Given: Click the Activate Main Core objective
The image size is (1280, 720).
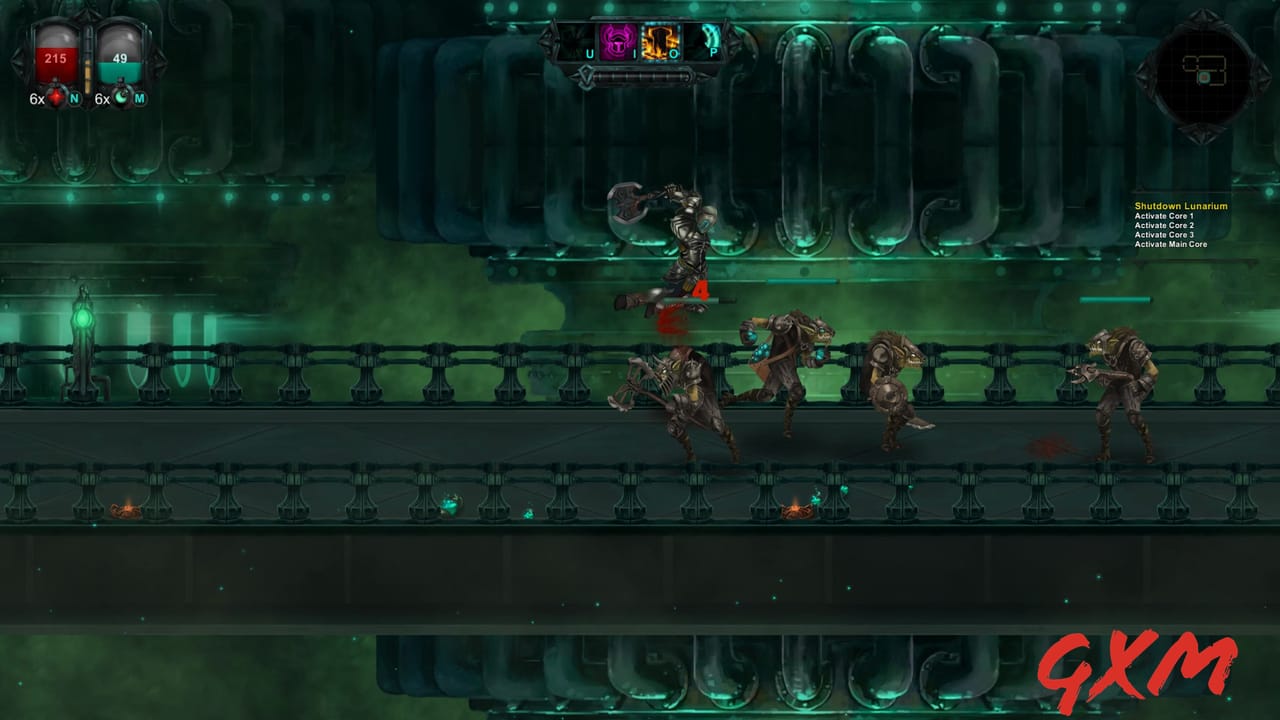Looking at the screenshot, I should click(1169, 243).
